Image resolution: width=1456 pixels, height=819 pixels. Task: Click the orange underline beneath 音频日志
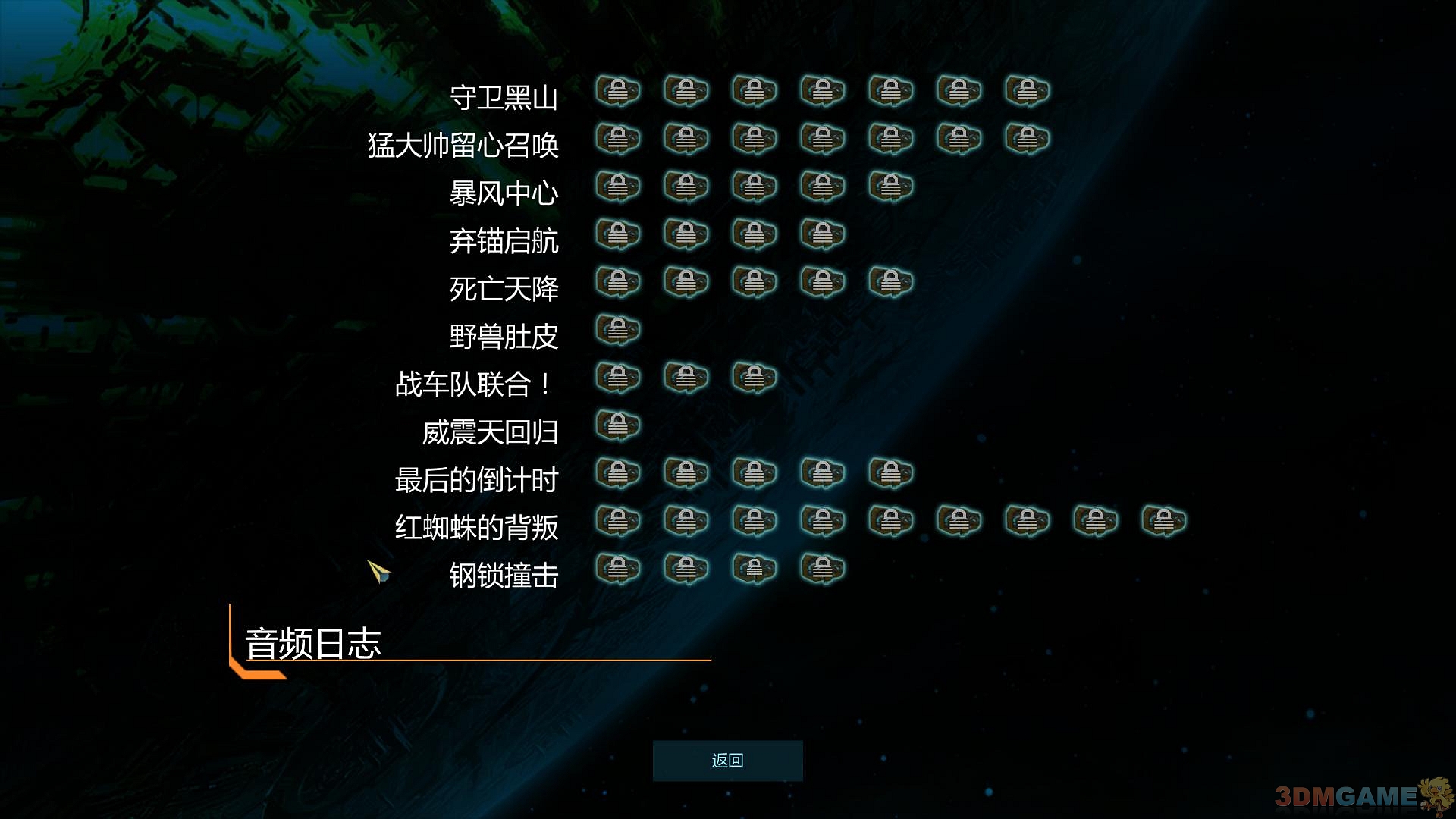point(478,662)
